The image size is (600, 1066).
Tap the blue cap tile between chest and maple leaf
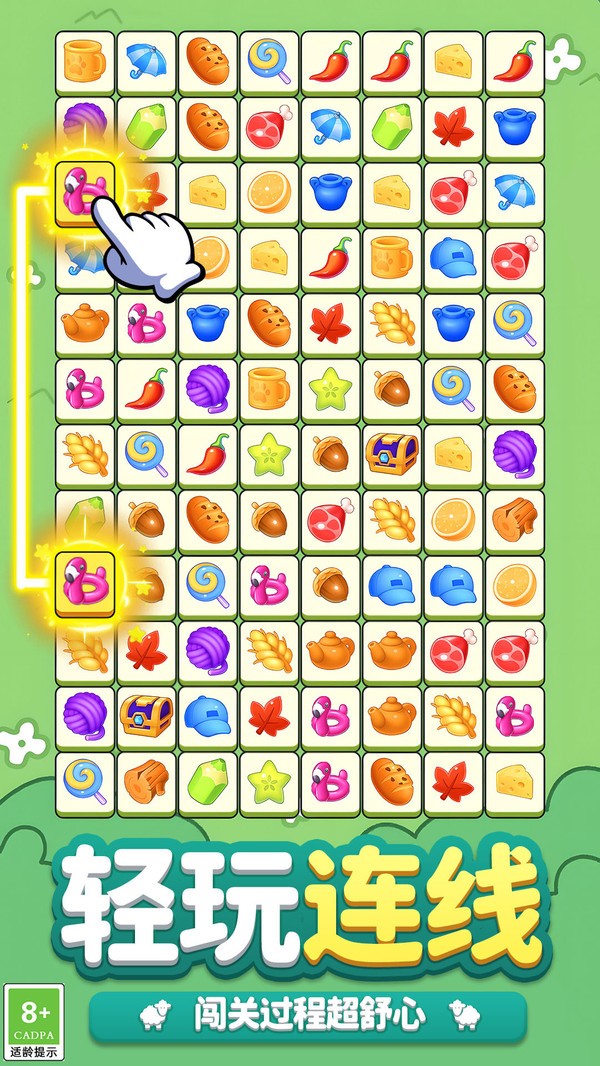click(207, 712)
